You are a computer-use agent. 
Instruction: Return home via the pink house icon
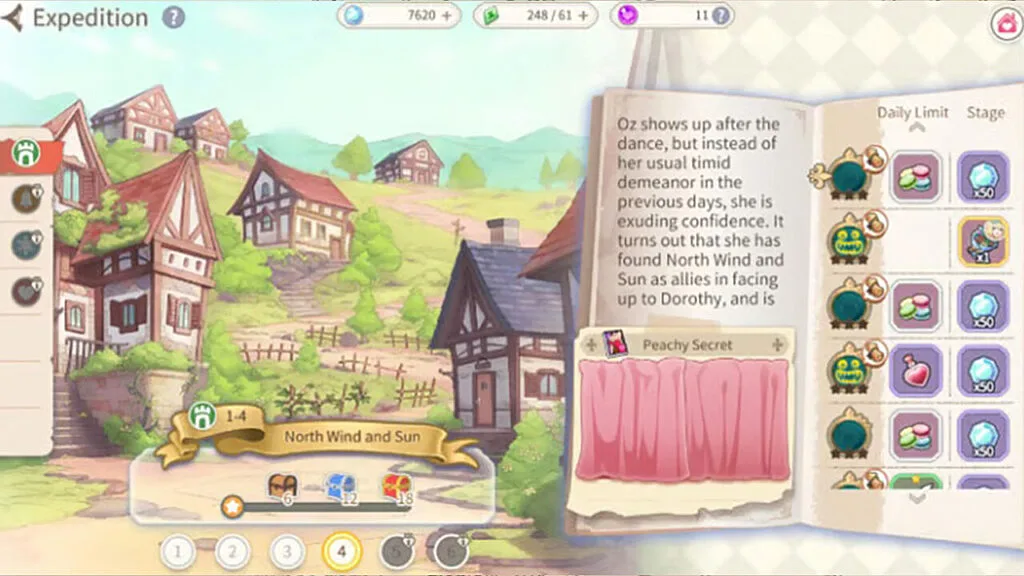(x=1006, y=24)
